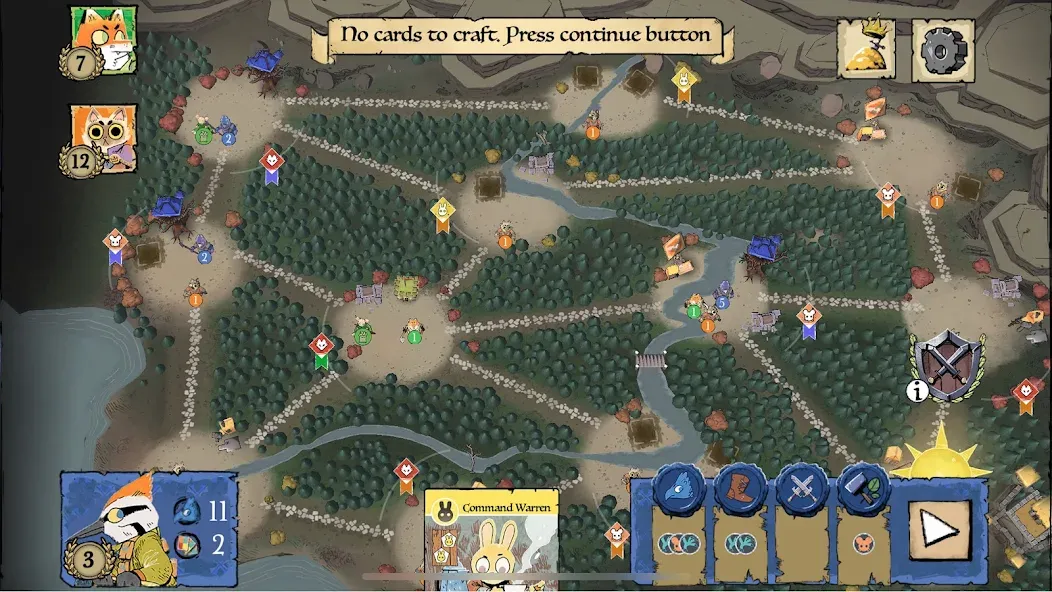Screen dimensions: 1052x592
Task: Open the gear settings menu
Action: [942, 48]
